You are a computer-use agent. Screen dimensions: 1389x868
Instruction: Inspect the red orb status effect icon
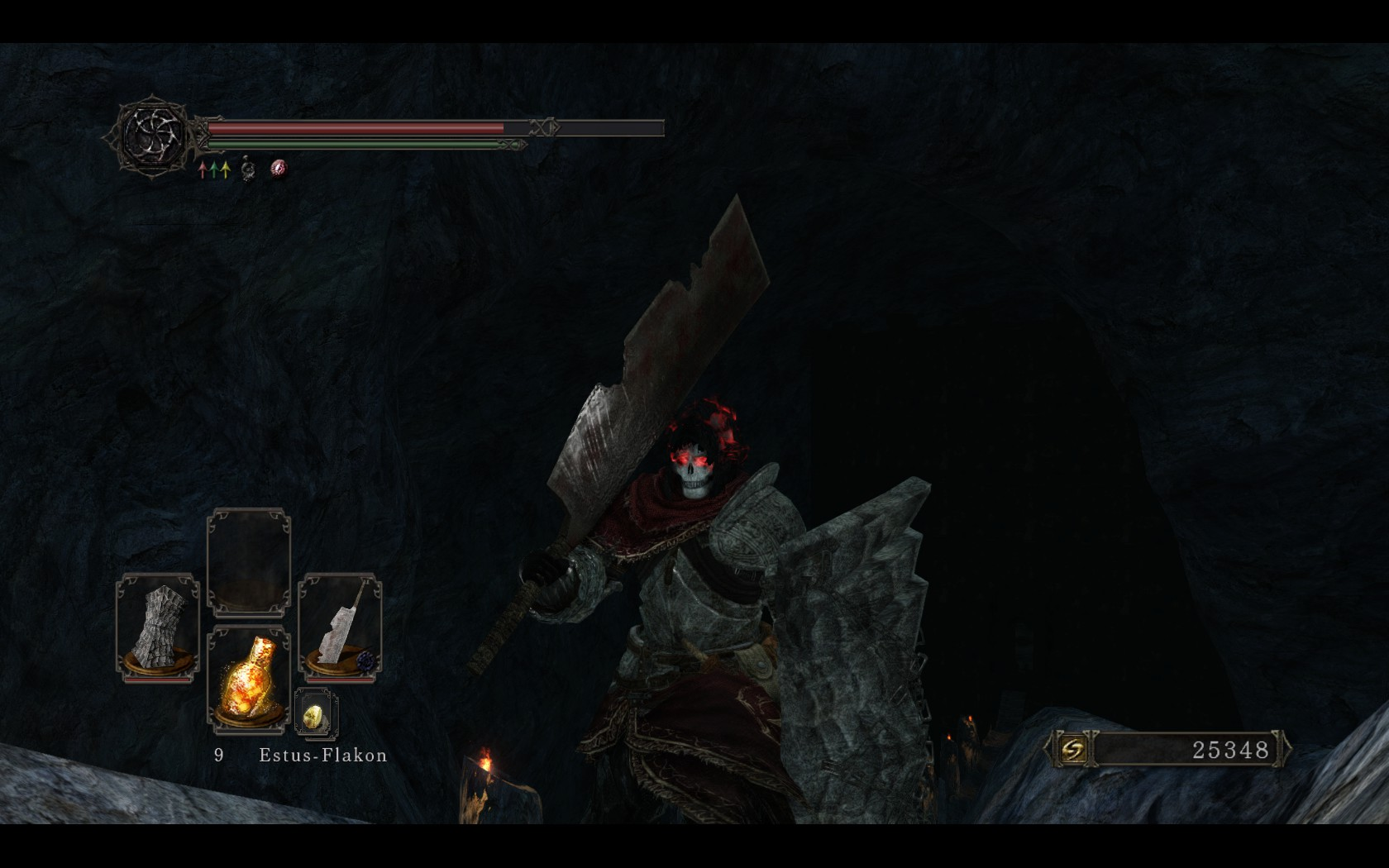(279, 169)
